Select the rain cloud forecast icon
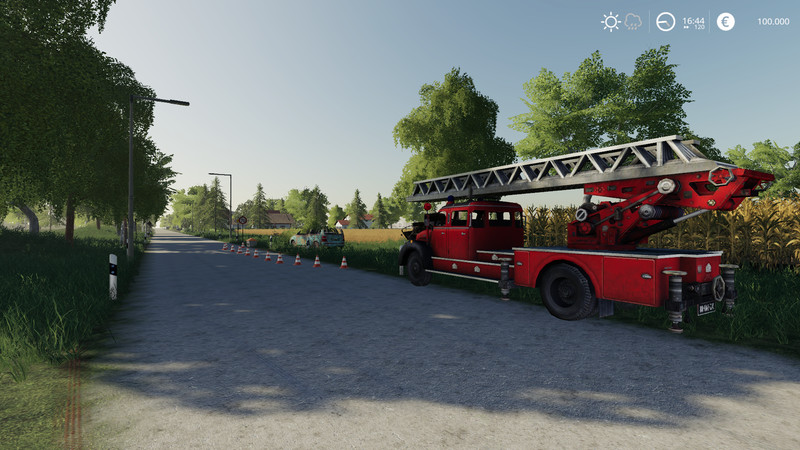 pyautogui.click(x=633, y=21)
